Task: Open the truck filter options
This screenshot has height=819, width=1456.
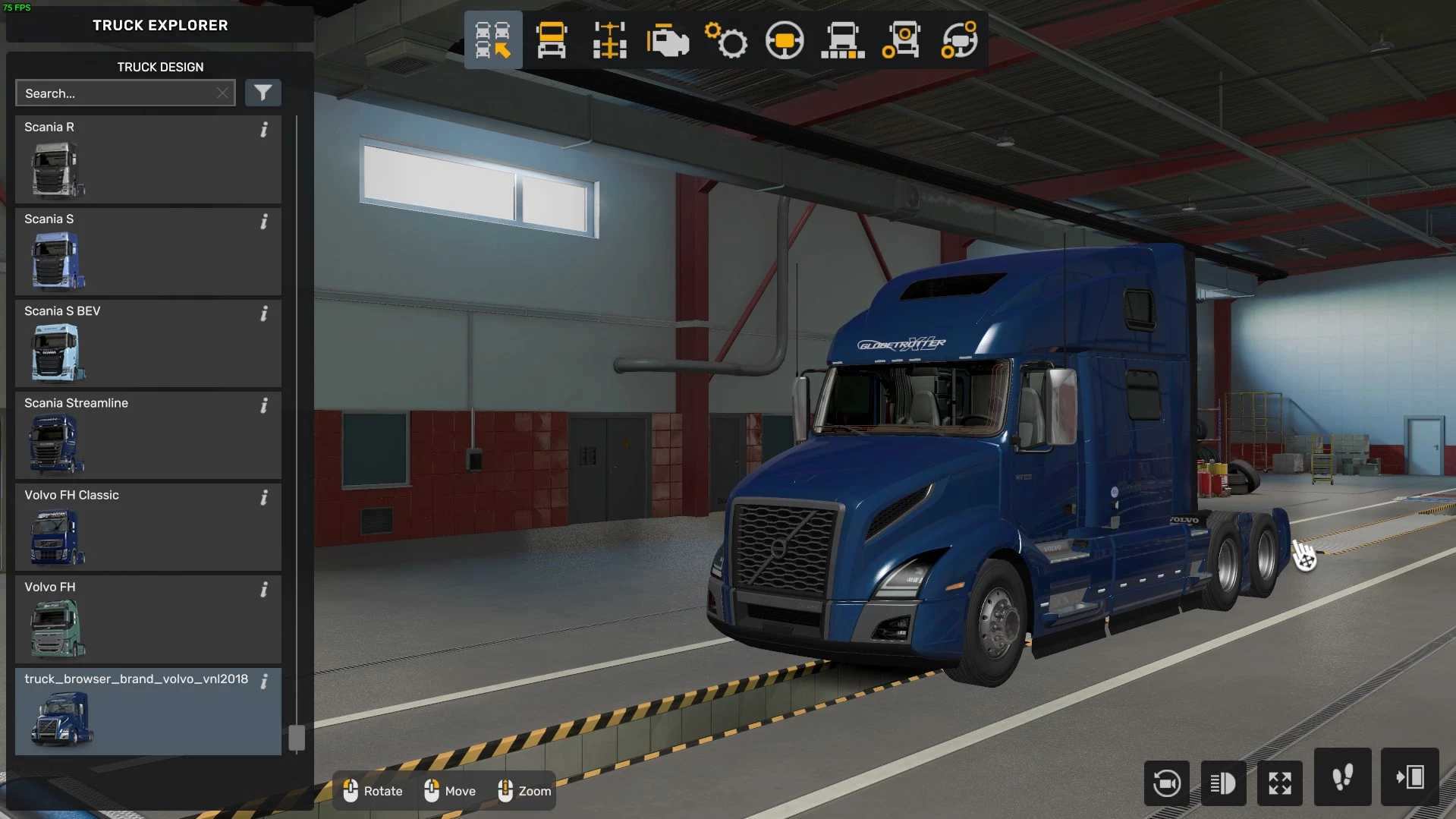Action: [263, 93]
